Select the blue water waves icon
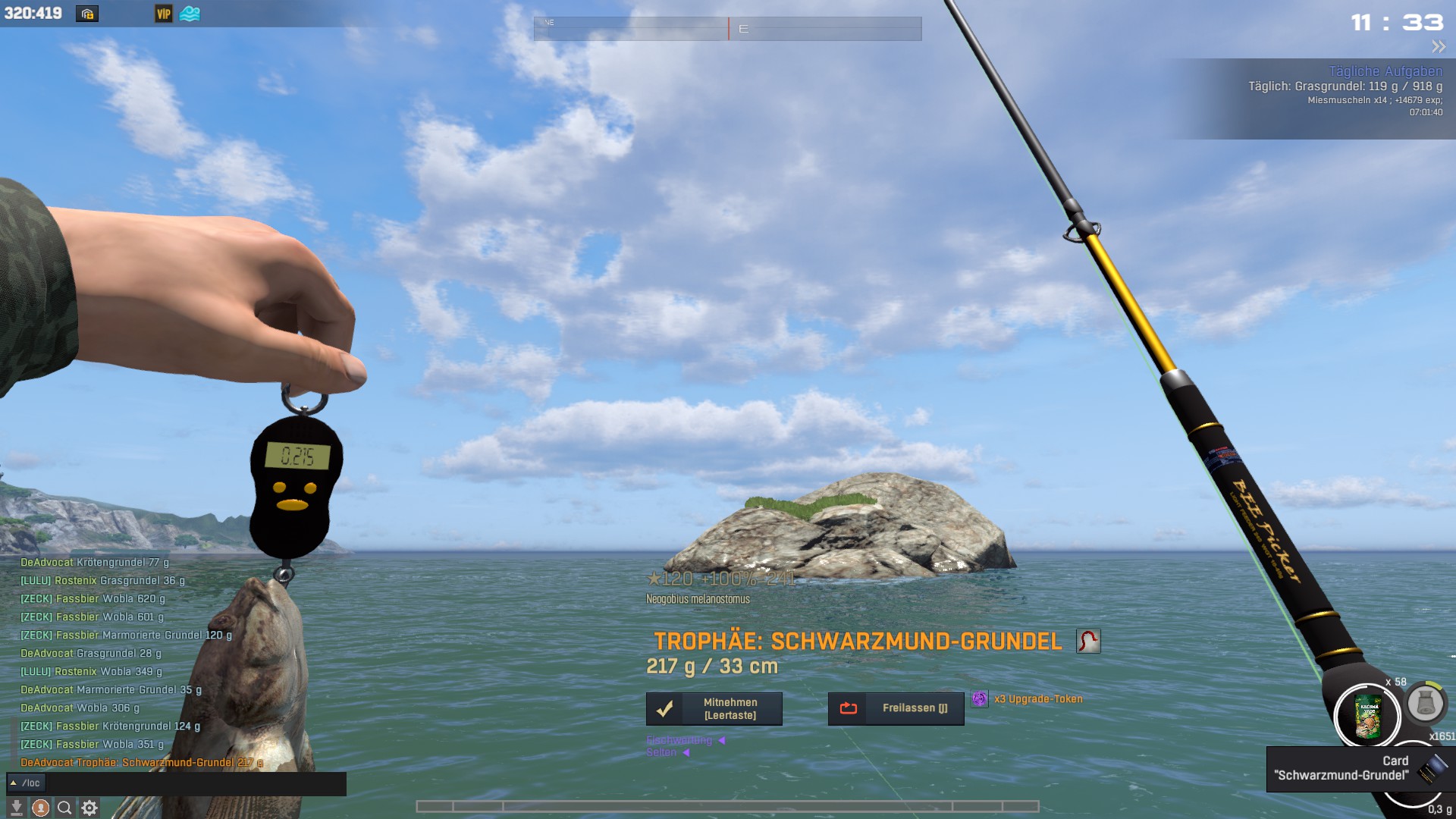 coord(190,14)
